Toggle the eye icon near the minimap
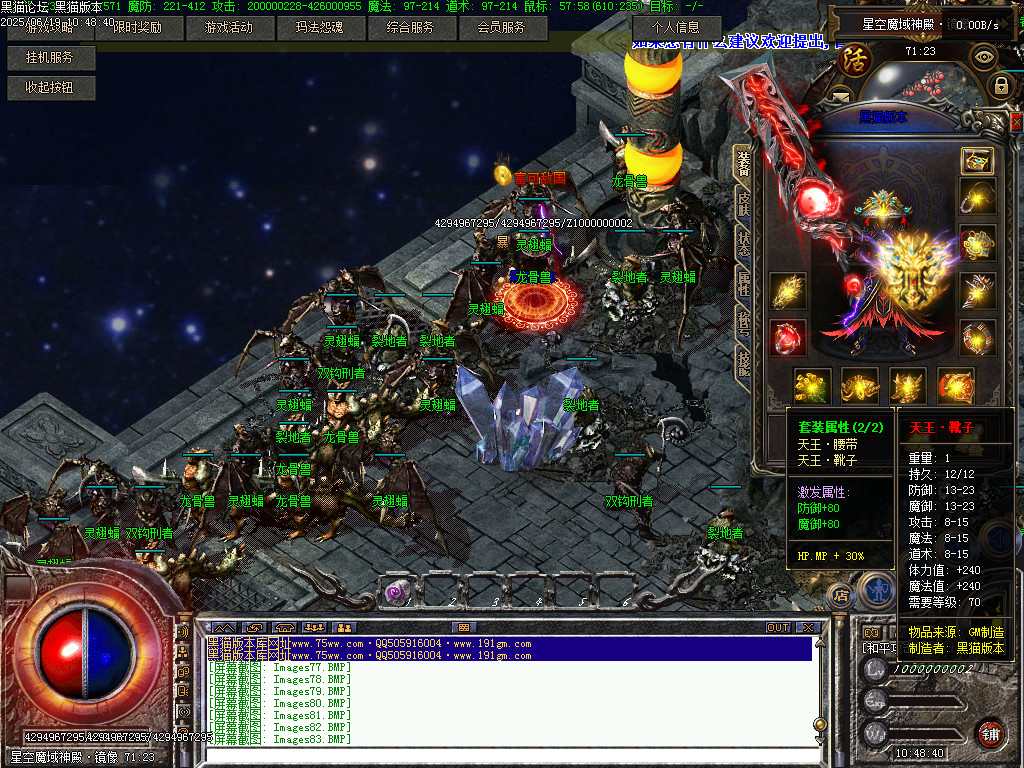 (985, 56)
